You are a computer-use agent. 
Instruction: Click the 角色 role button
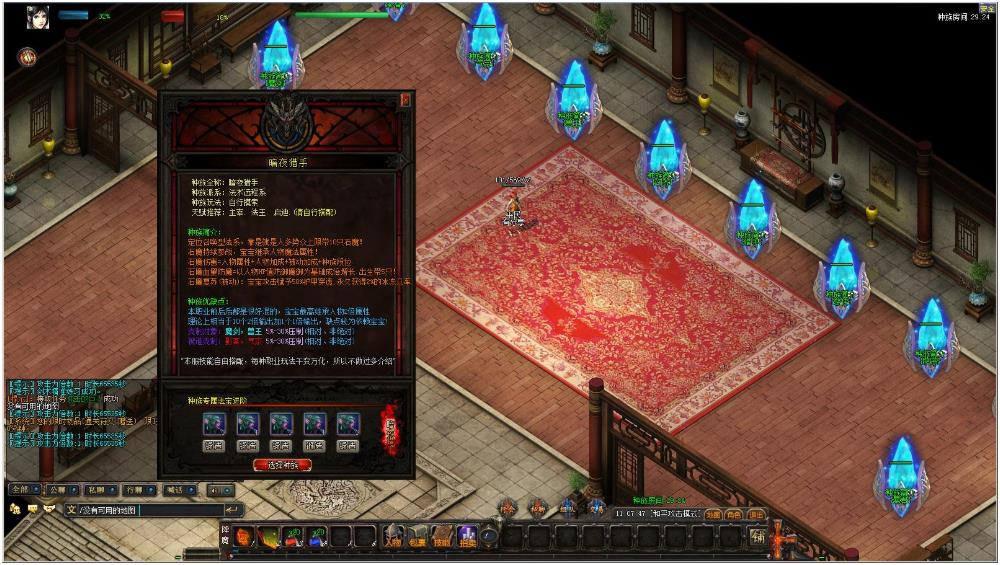(x=734, y=514)
